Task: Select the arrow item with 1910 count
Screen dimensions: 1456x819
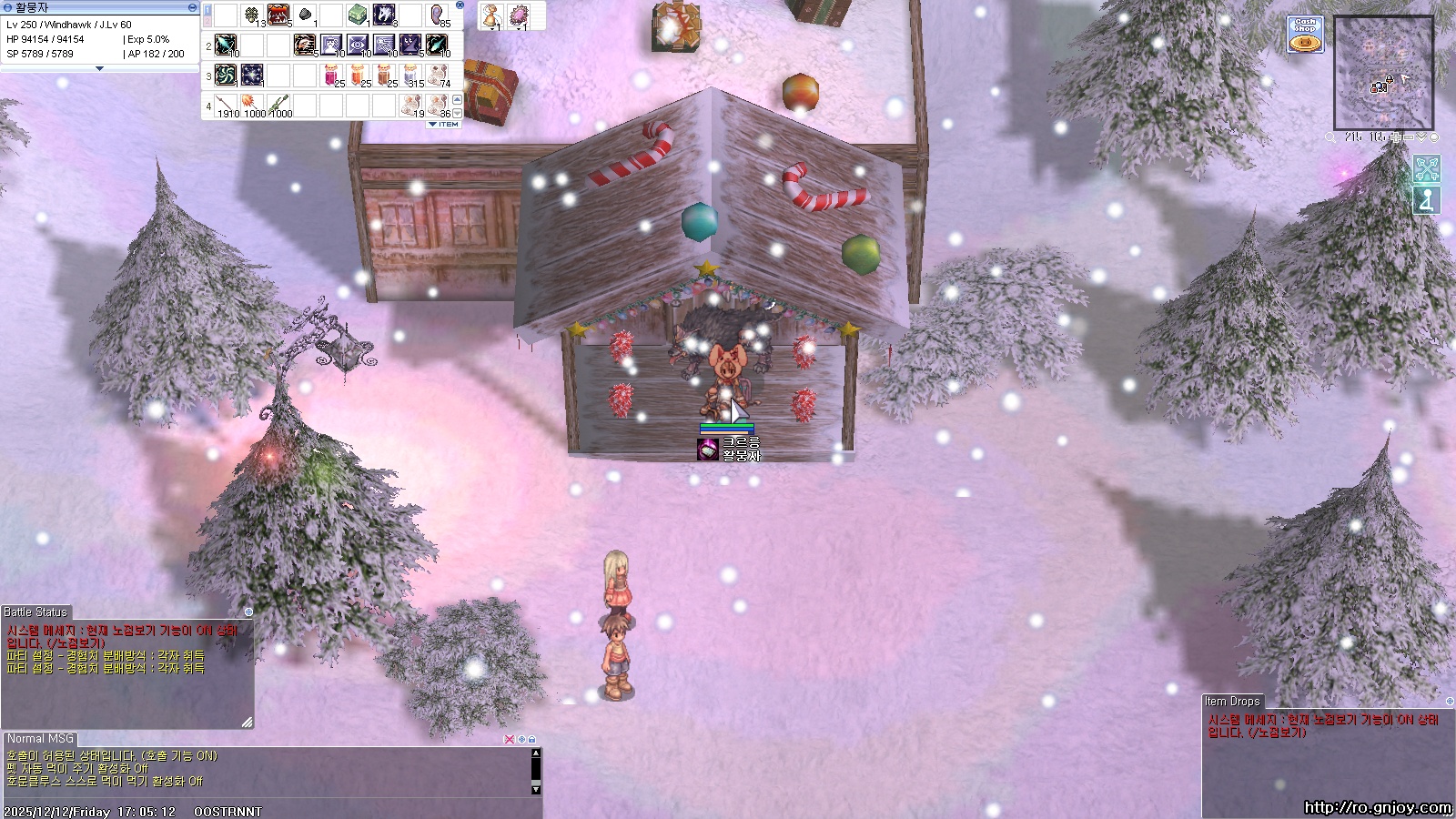Action: tap(226, 105)
